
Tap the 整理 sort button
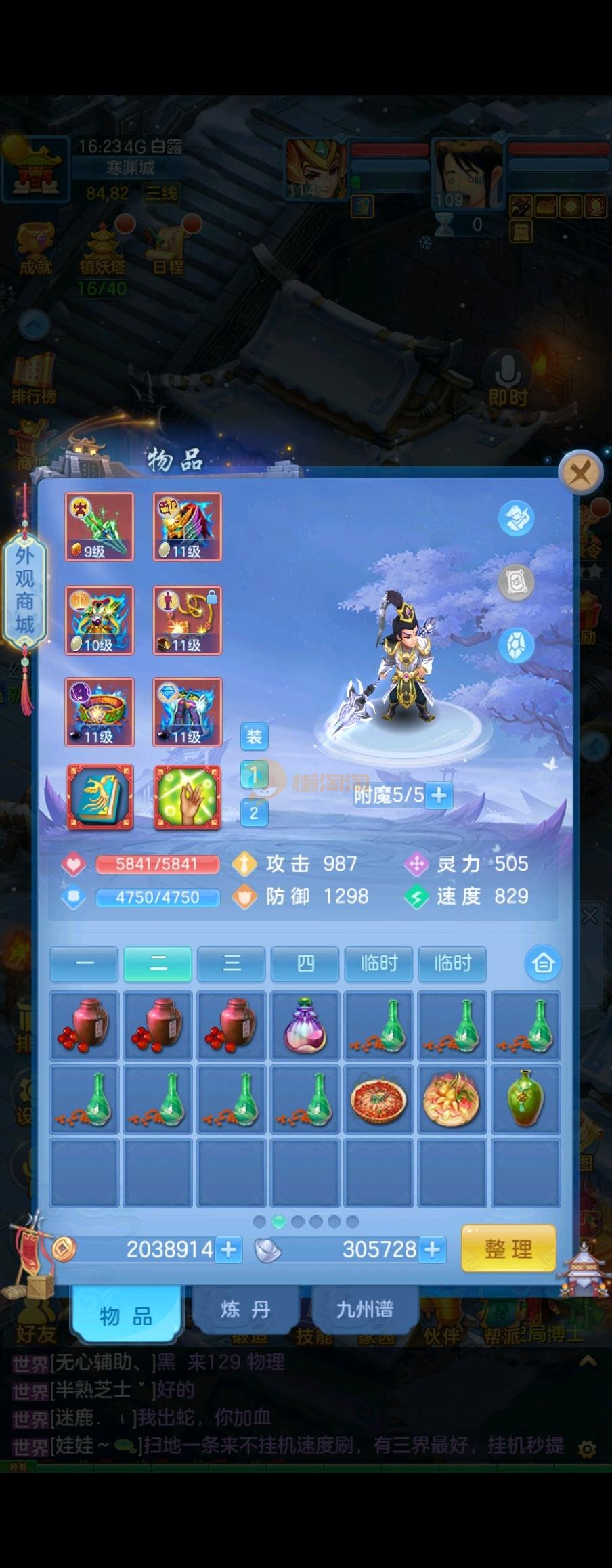[508, 1248]
